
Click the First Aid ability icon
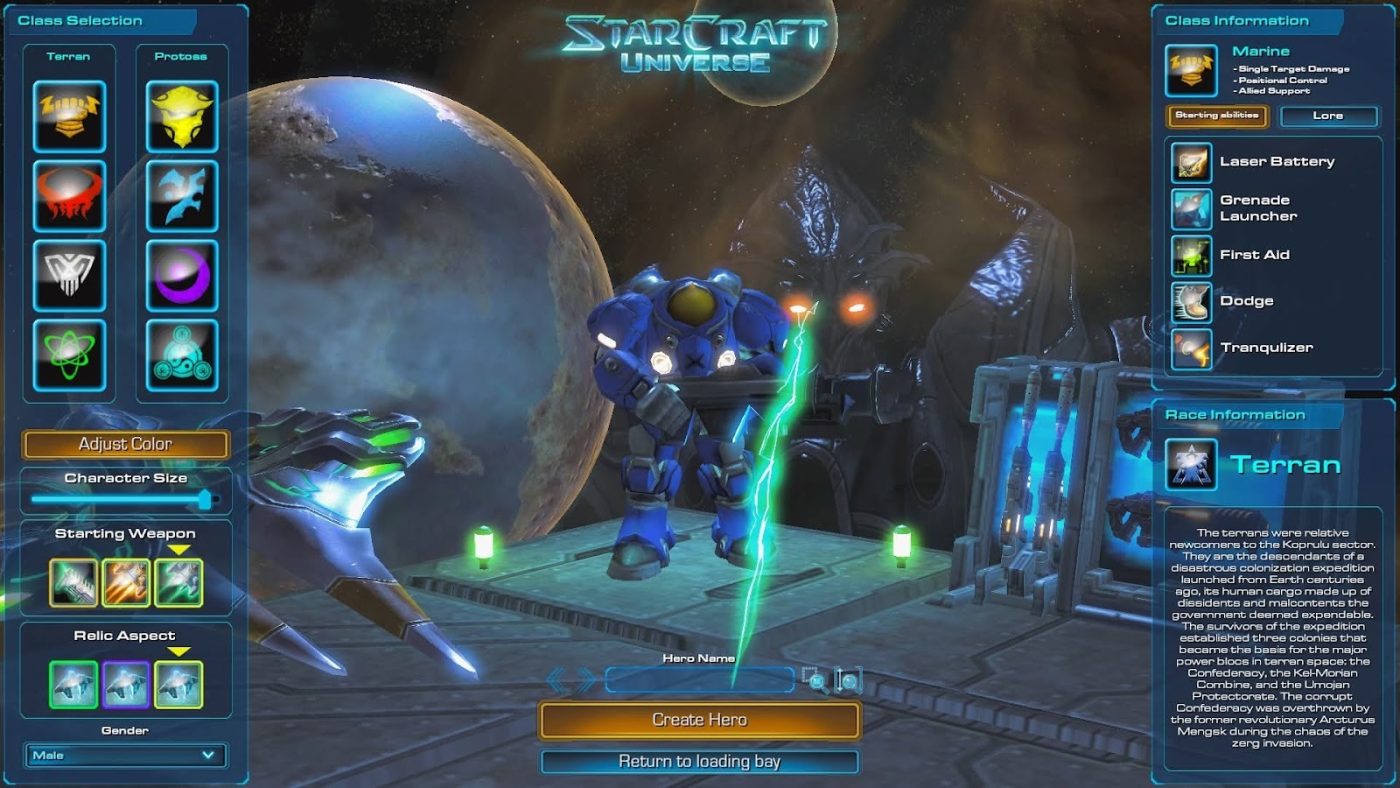coord(1192,254)
